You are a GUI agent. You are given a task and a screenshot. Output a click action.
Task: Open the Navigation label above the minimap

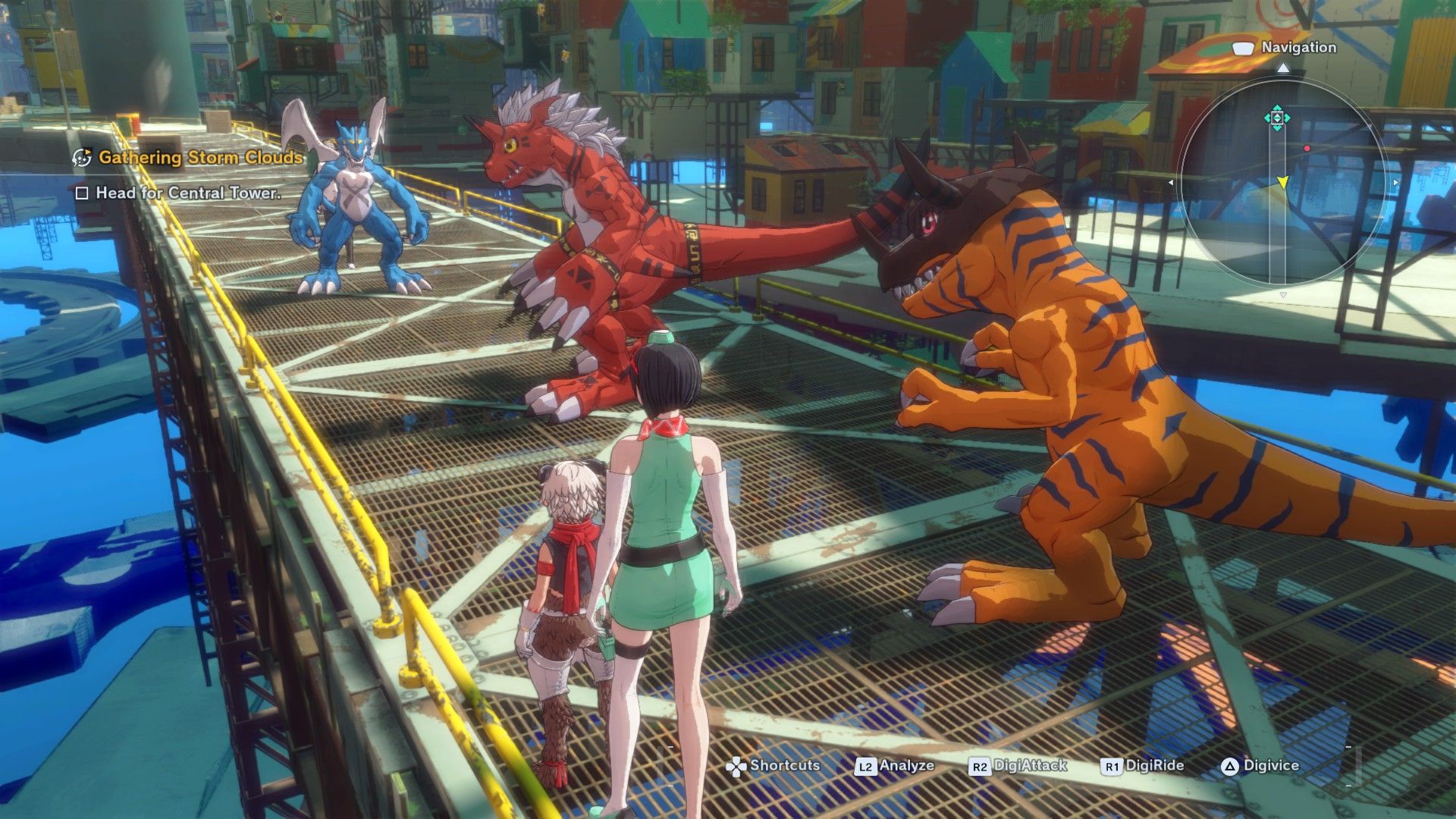(1298, 47)
